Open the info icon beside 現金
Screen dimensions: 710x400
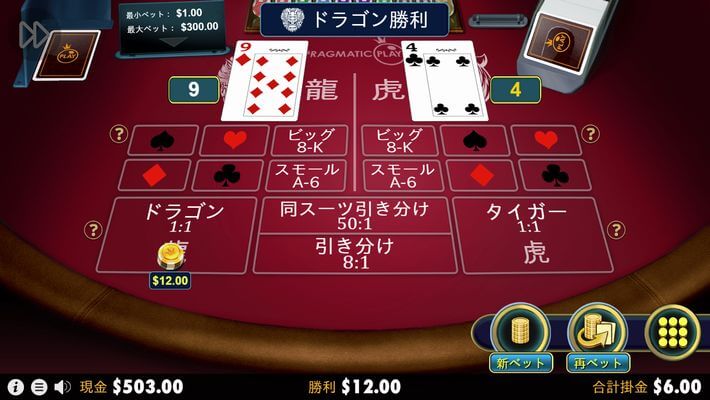[x=14, y=386]
